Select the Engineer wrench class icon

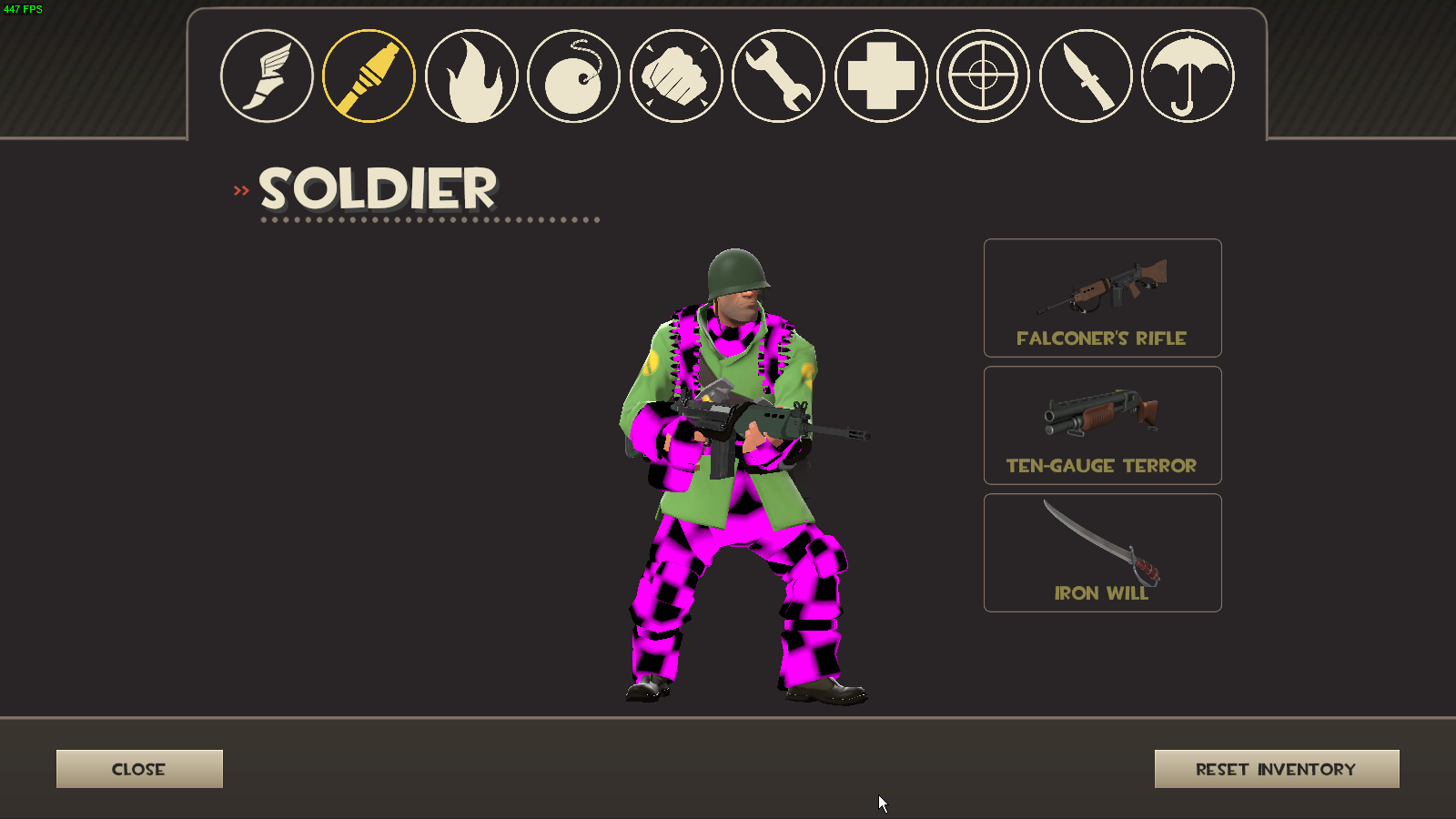click(778, 76)
